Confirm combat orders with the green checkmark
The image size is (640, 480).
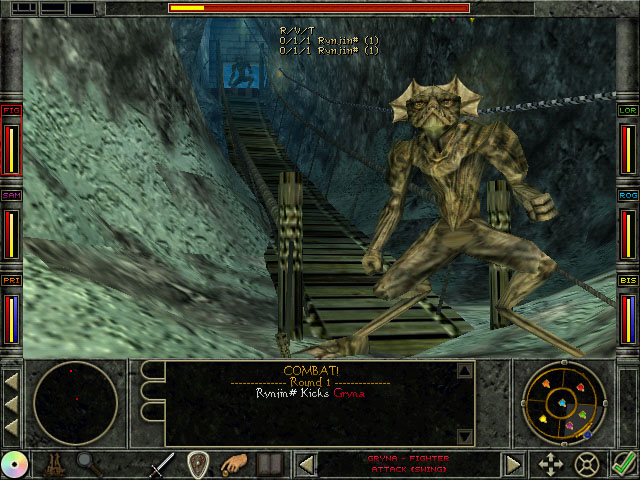coord(625,465)
